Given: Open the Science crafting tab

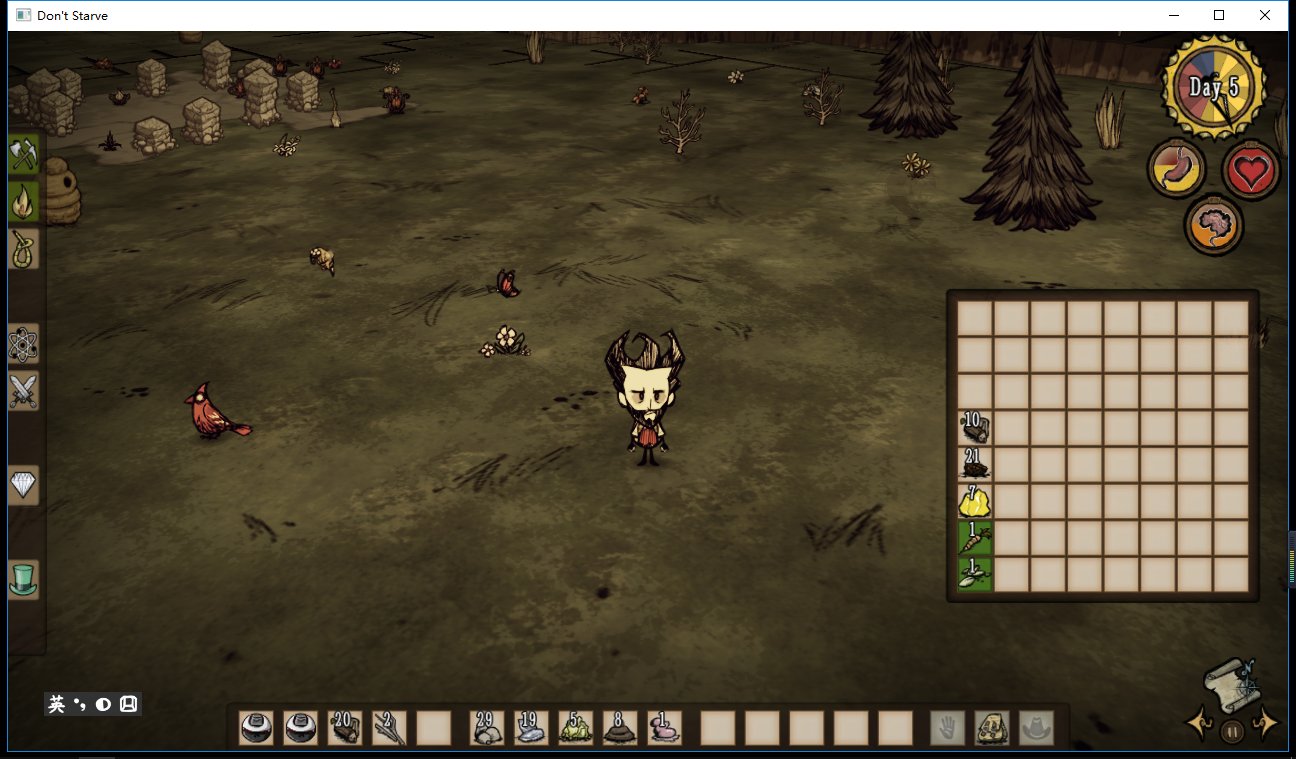Looking at the screenshot, I should tap(23, 344).
